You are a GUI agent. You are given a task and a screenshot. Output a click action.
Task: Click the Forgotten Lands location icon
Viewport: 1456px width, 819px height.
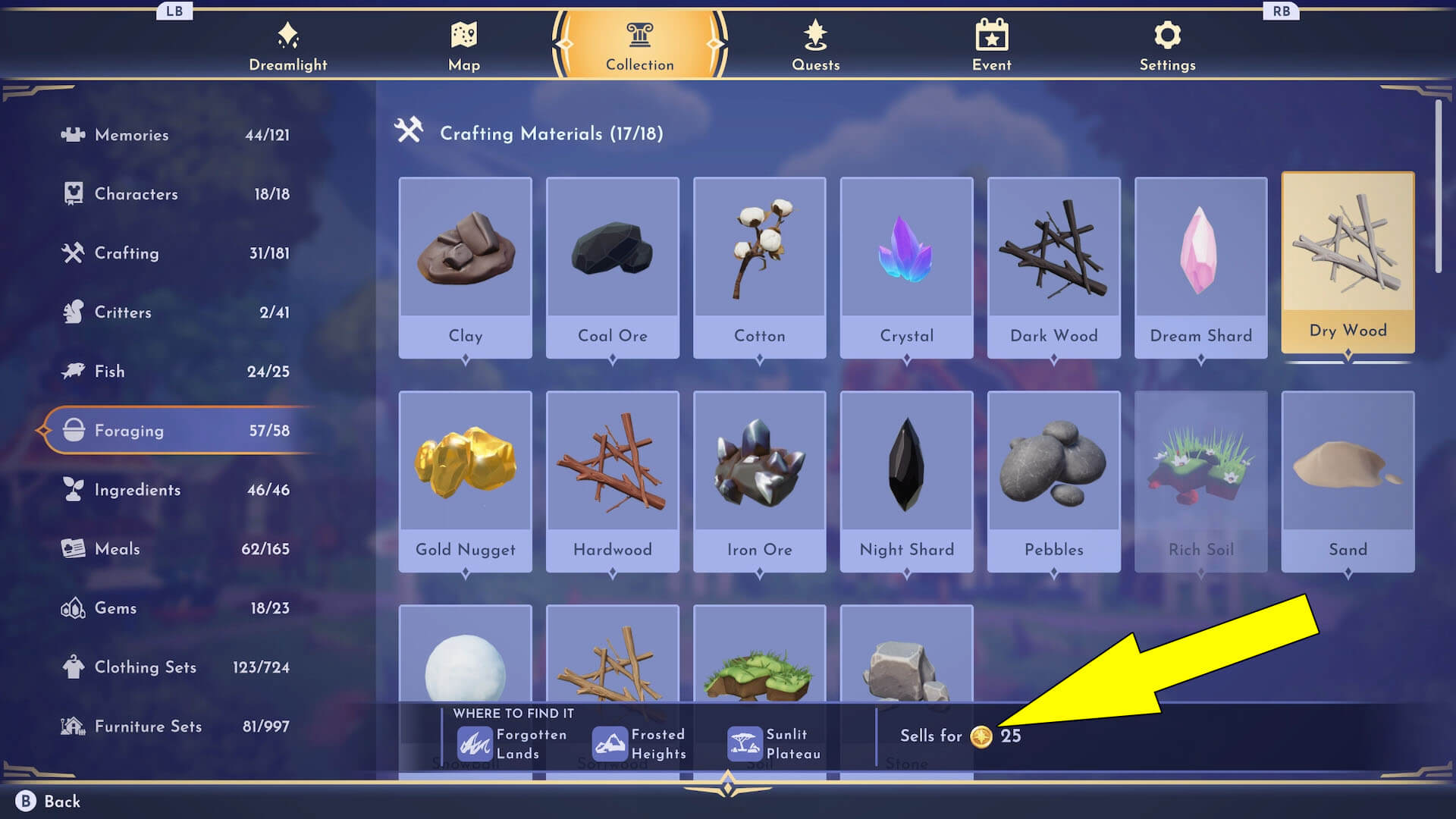click(x=474, y=742)
